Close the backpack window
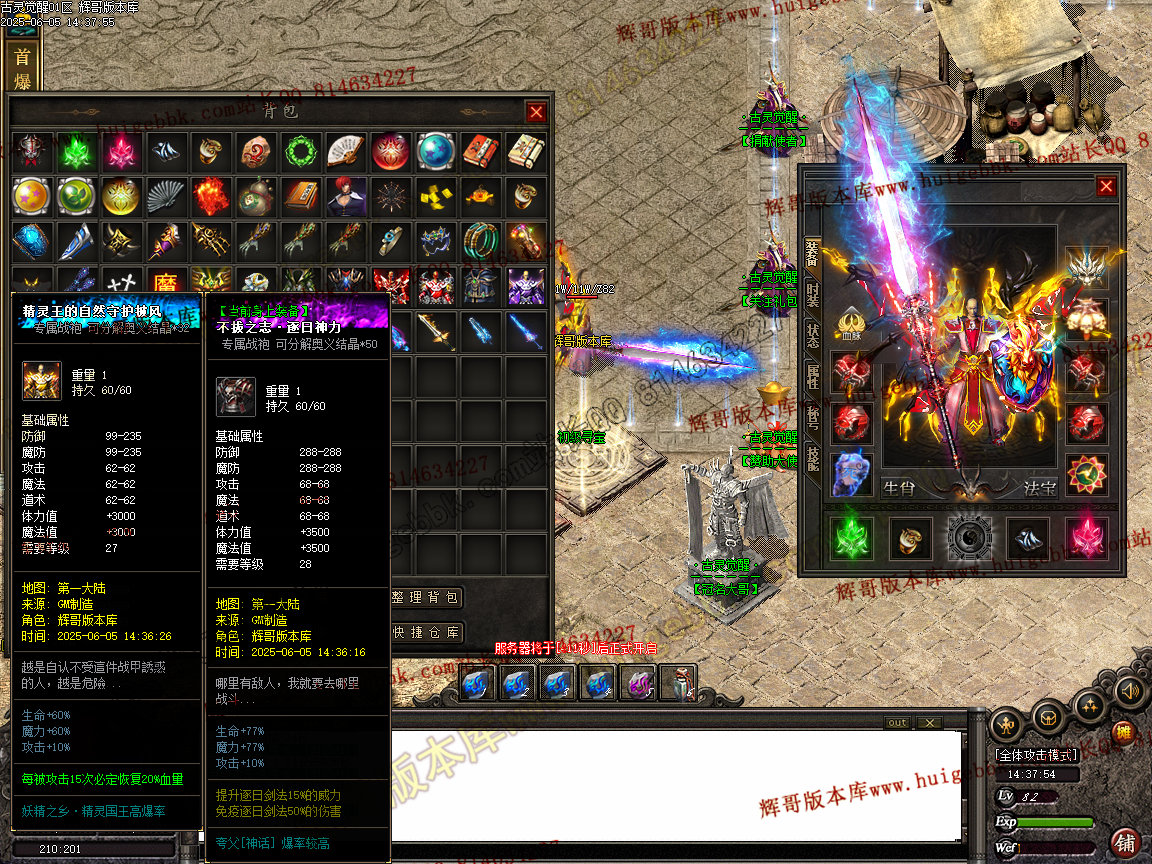The width and height of the screenshot is (1152, 864). coord(537,112)
